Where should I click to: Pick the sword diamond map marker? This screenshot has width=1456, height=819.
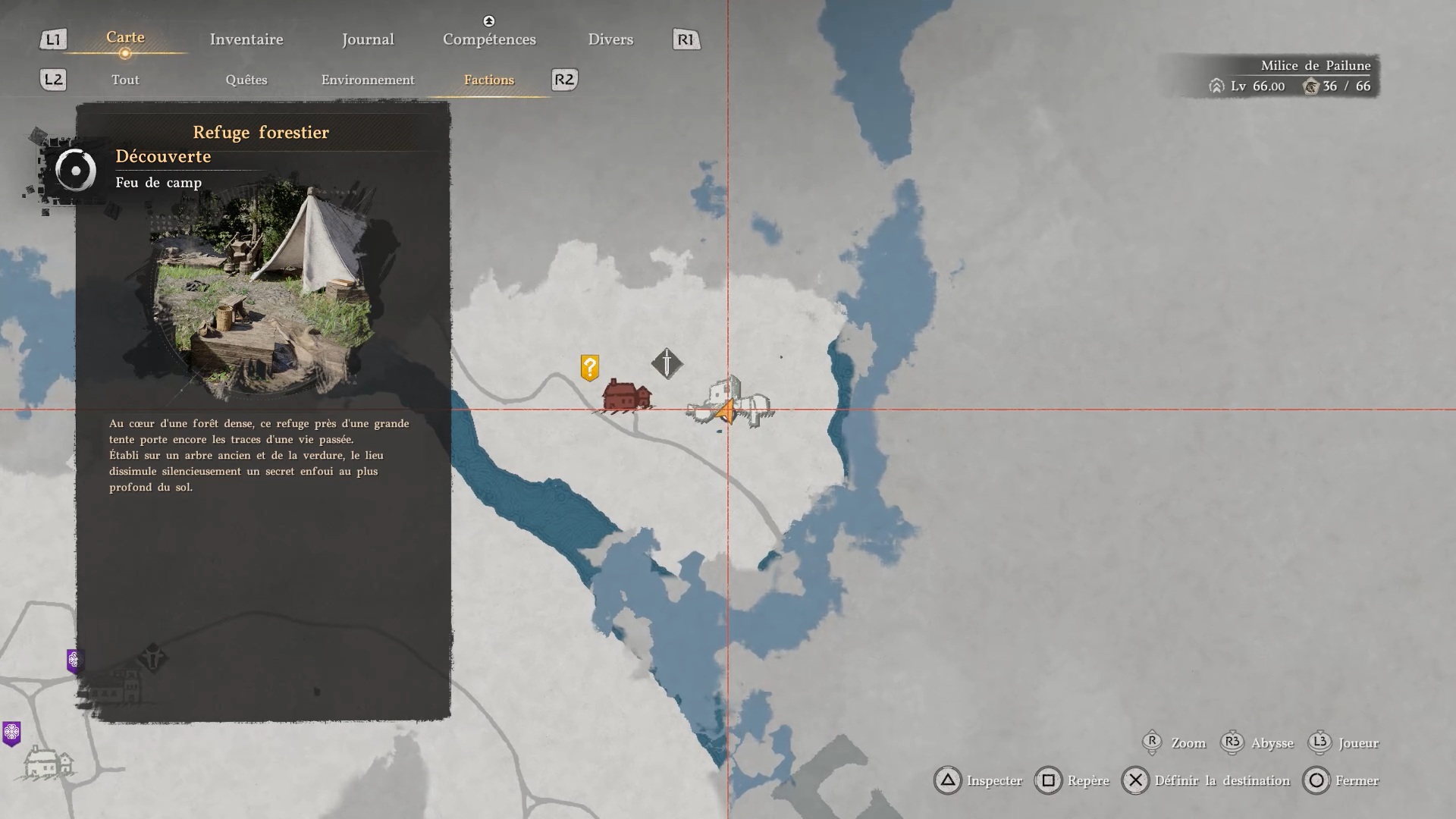point(667,363)
